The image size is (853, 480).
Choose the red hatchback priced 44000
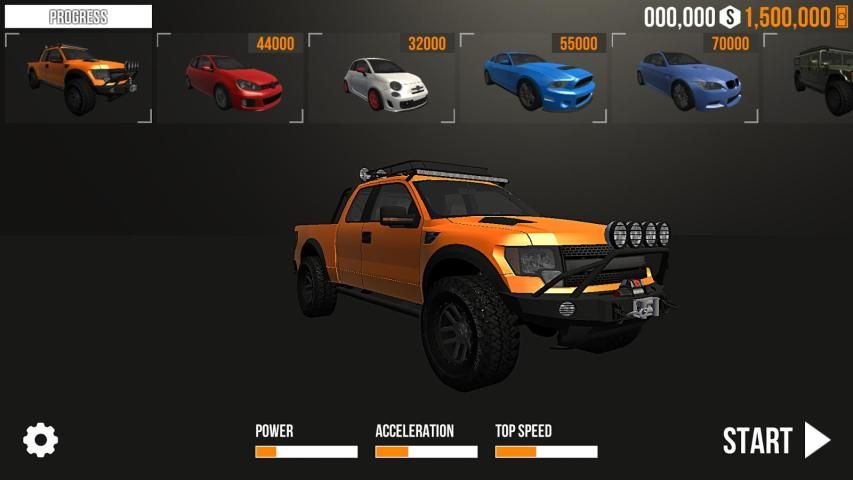tap(230, 80)
